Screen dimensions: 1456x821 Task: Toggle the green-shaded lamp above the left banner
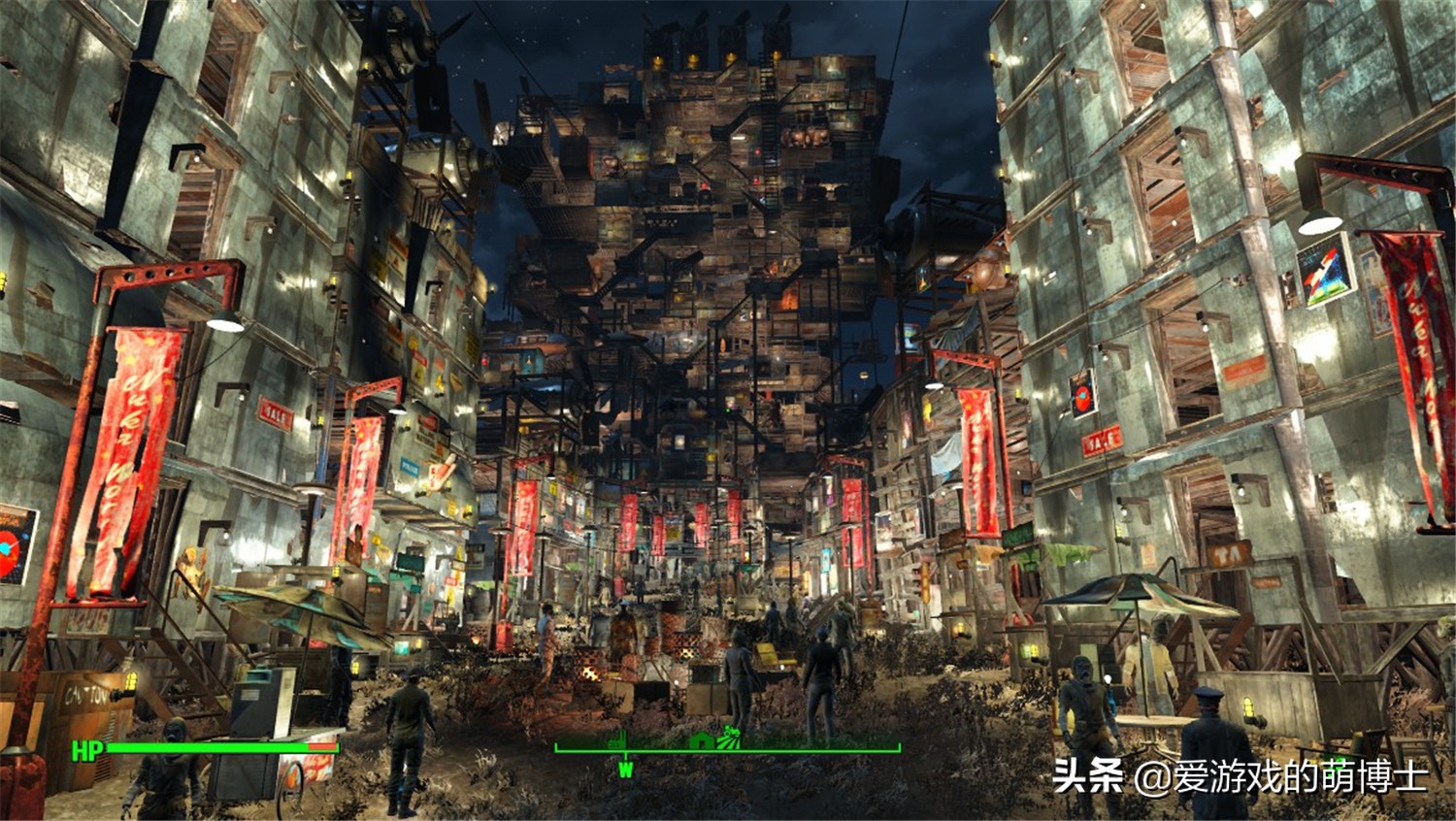pos(225,323)
